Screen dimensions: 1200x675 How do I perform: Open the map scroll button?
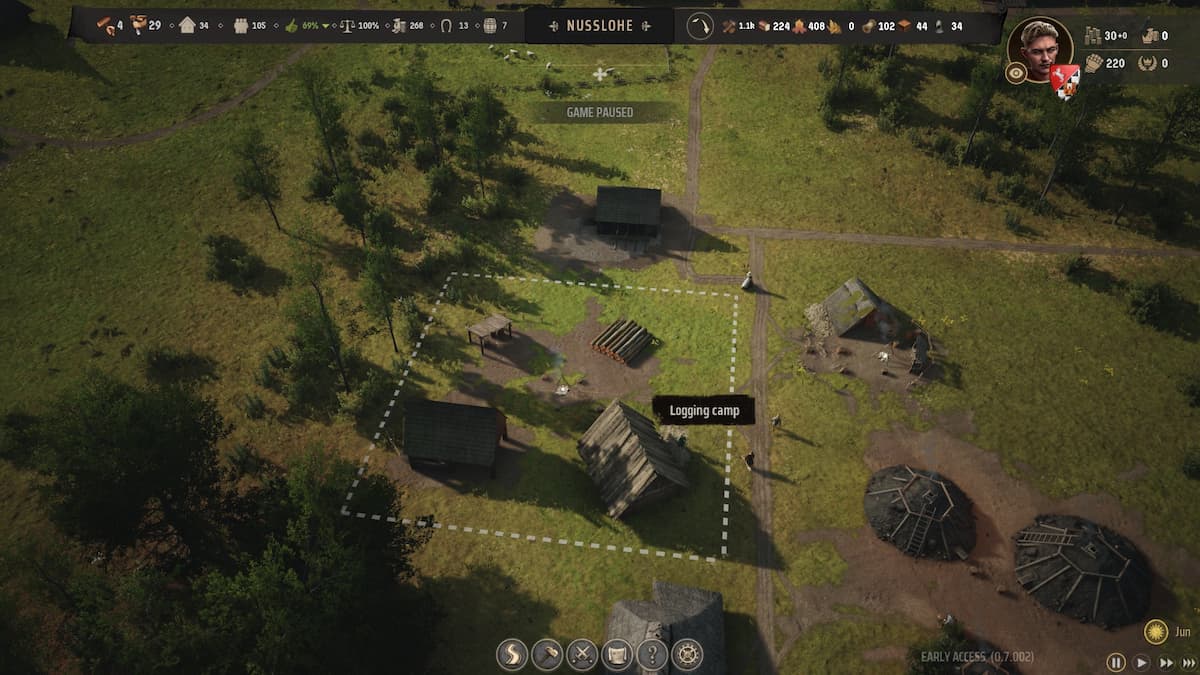click(x=617, y=655)
